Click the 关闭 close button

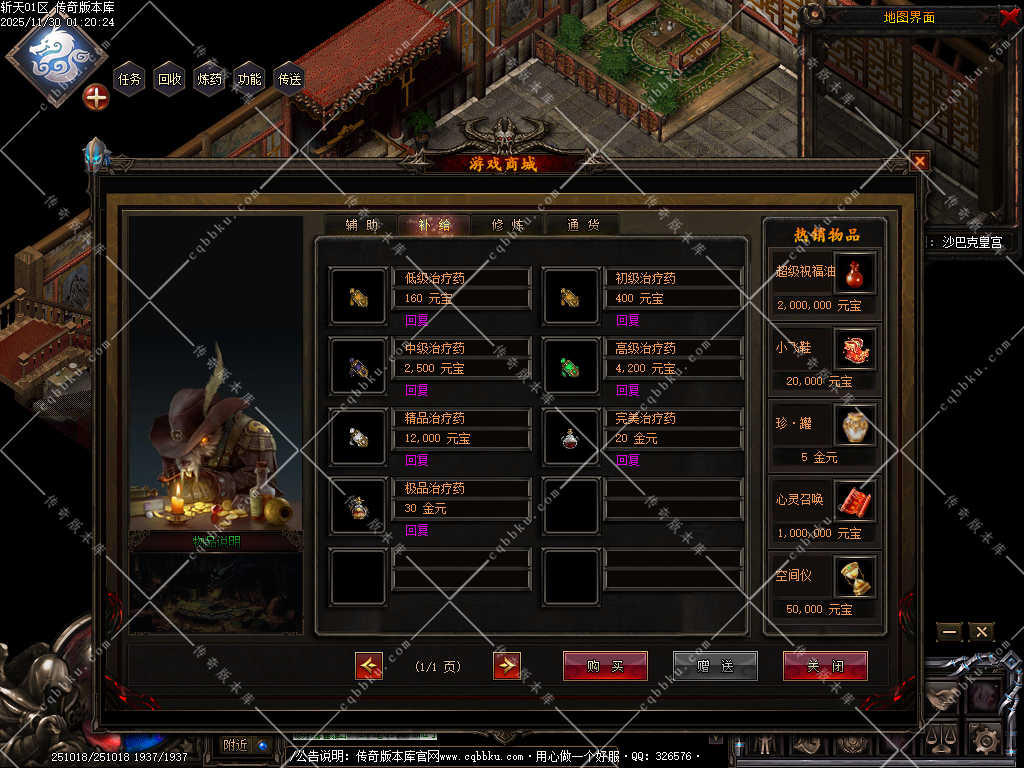tap(825, 666)
